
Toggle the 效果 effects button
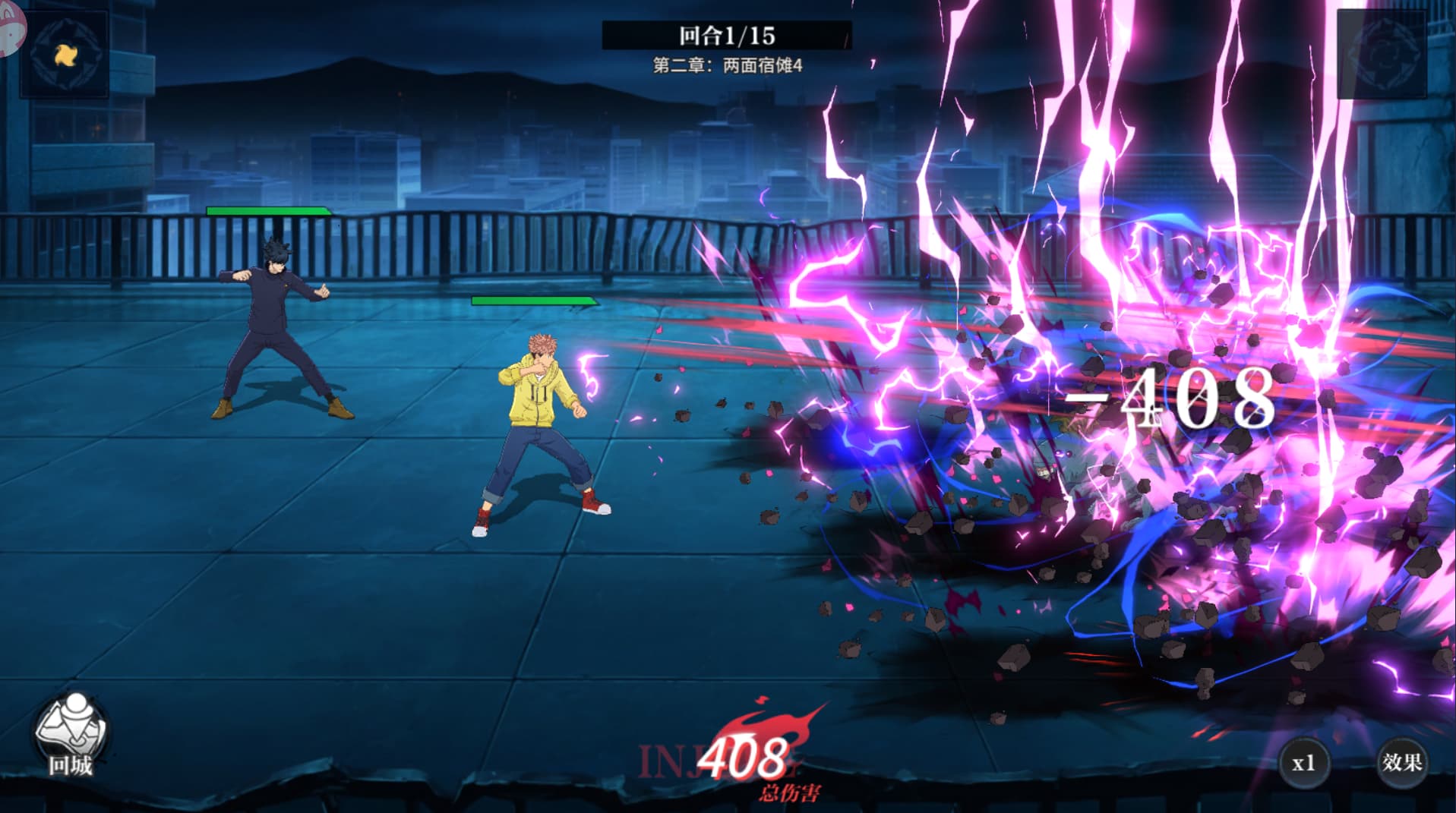[x=1401, y=762]
